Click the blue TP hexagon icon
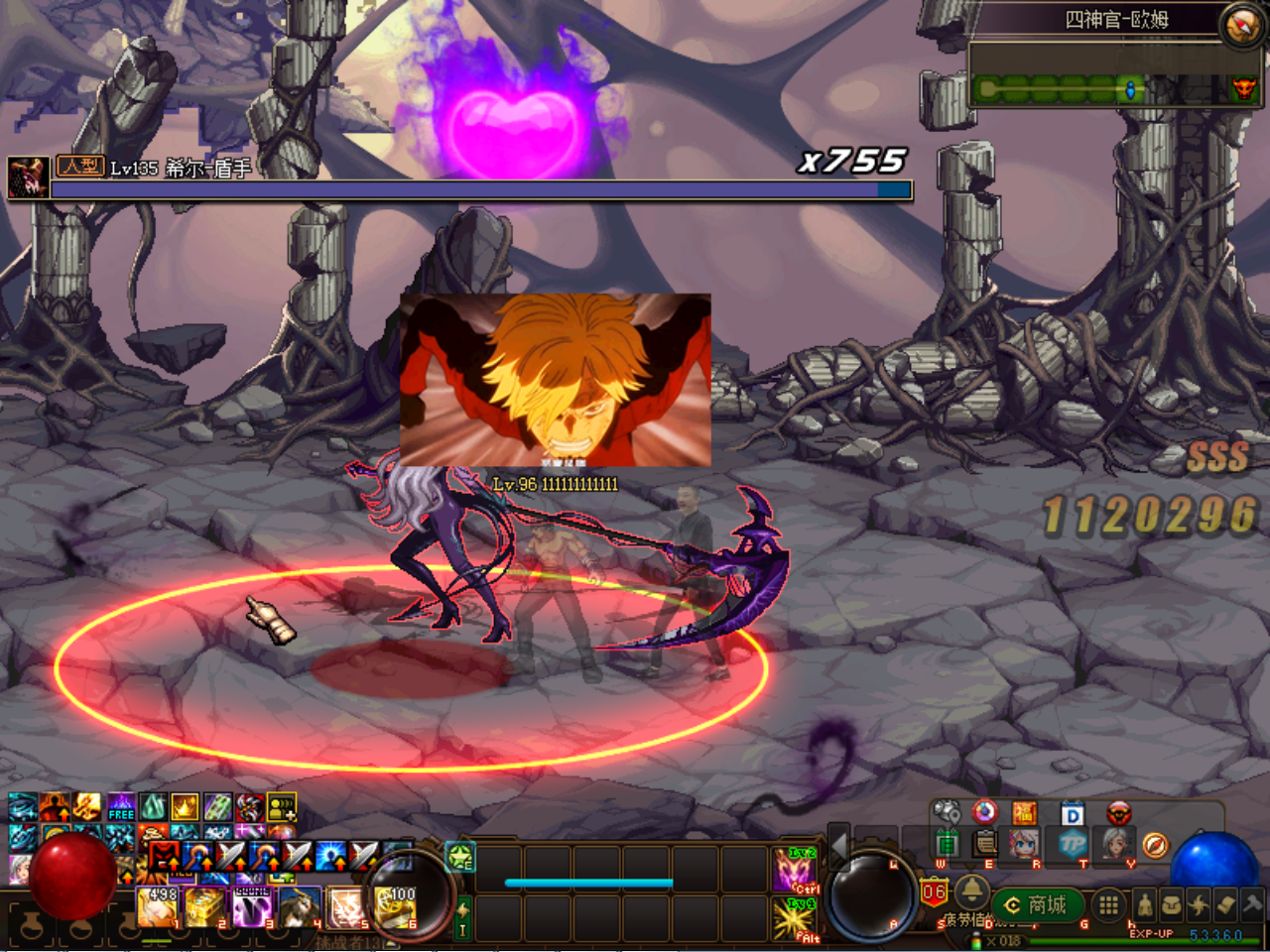This screenshot has height=952, width=1270. point(1073,844)
